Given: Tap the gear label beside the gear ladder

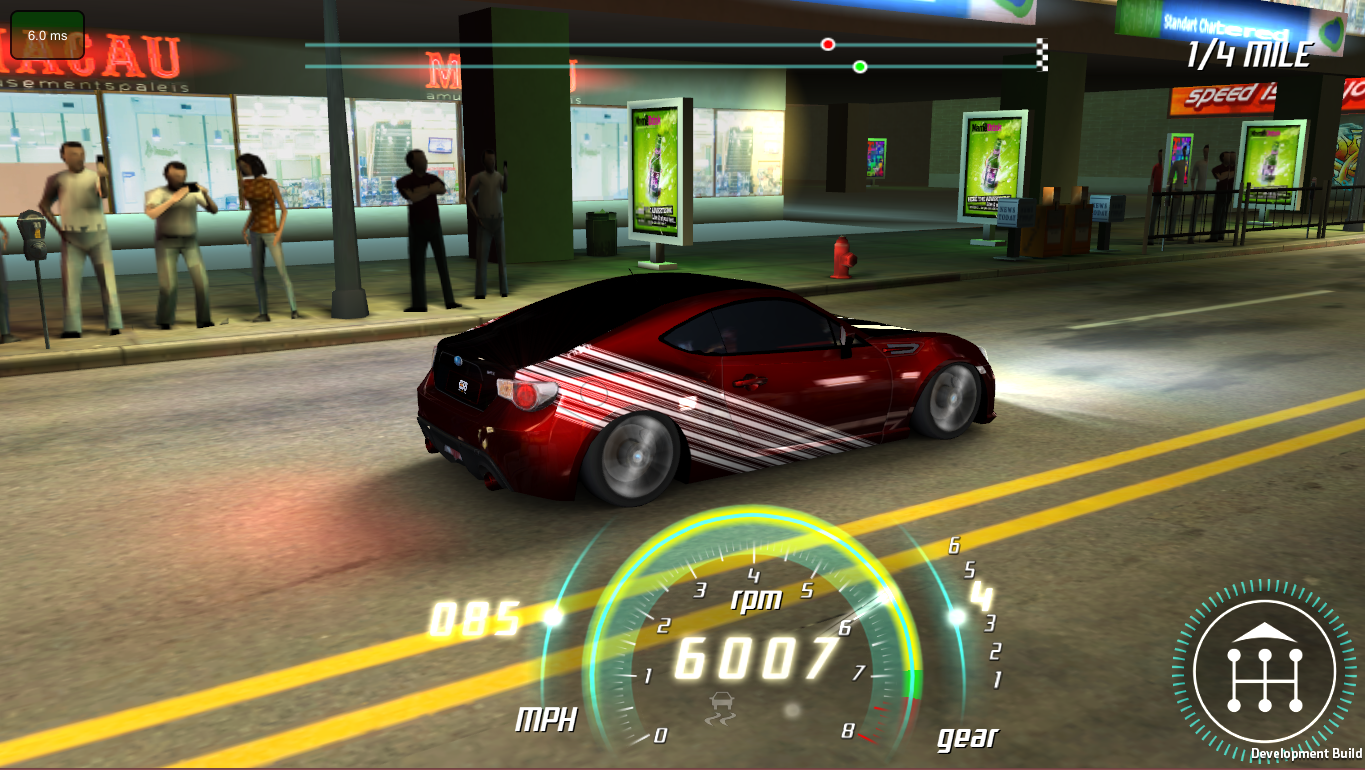Looking at the screenshot, I should tap(966, 737).
